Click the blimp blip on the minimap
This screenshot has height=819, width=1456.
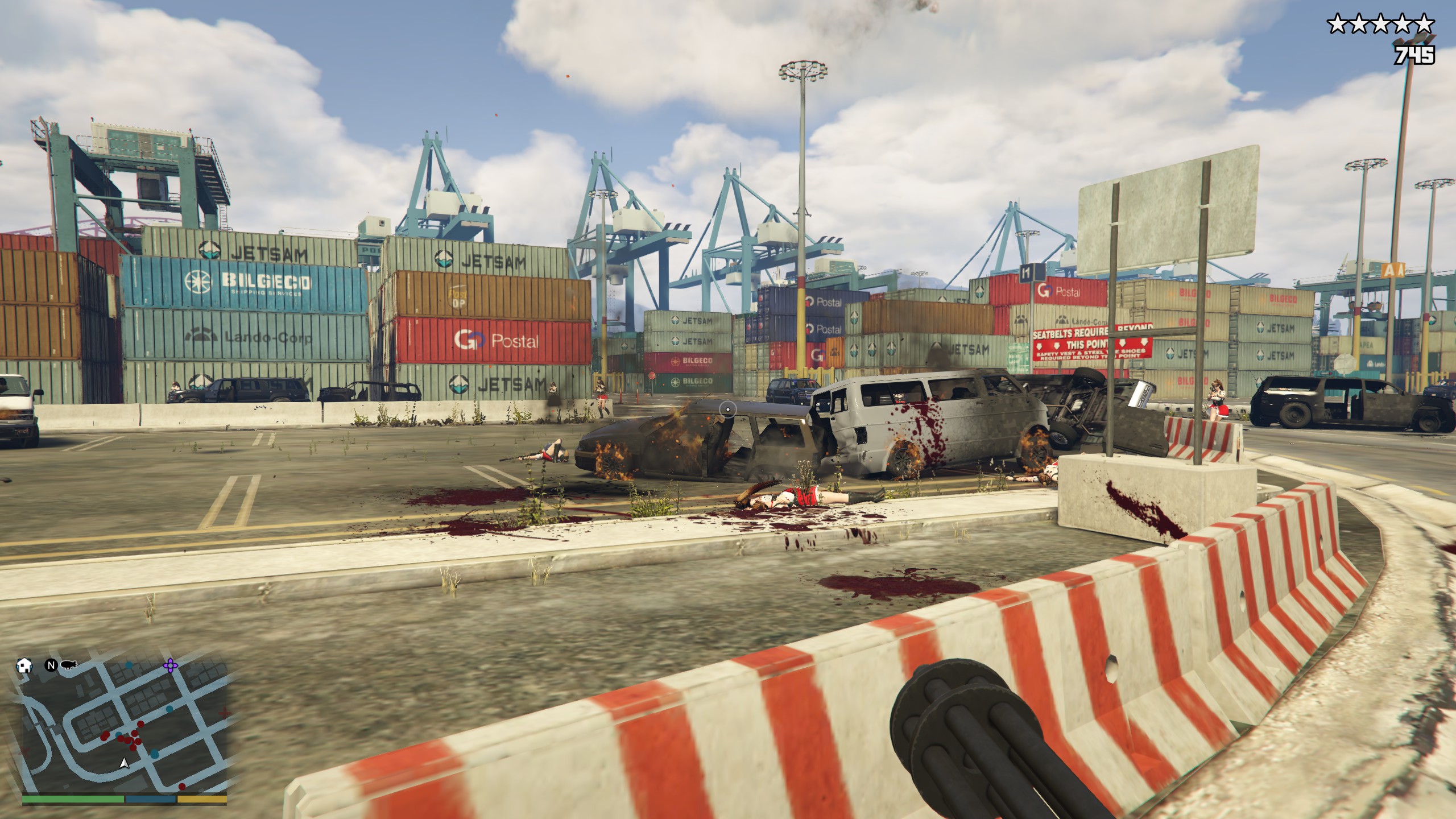tap(68, 664)
